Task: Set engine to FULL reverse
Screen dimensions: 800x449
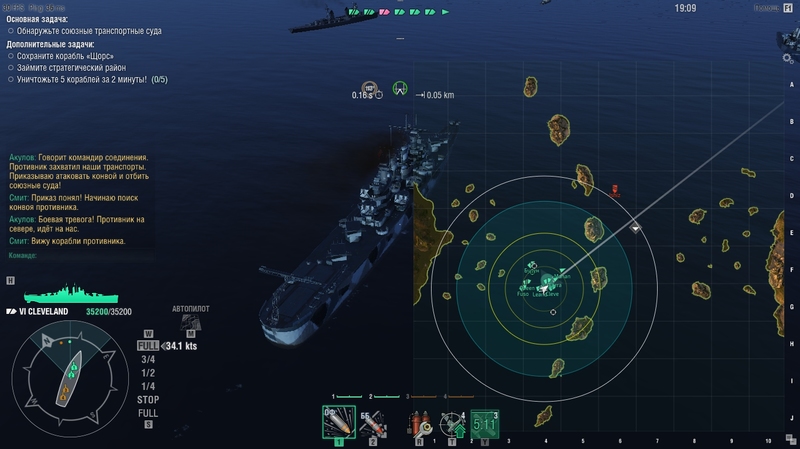Action: tap(148, 413)
